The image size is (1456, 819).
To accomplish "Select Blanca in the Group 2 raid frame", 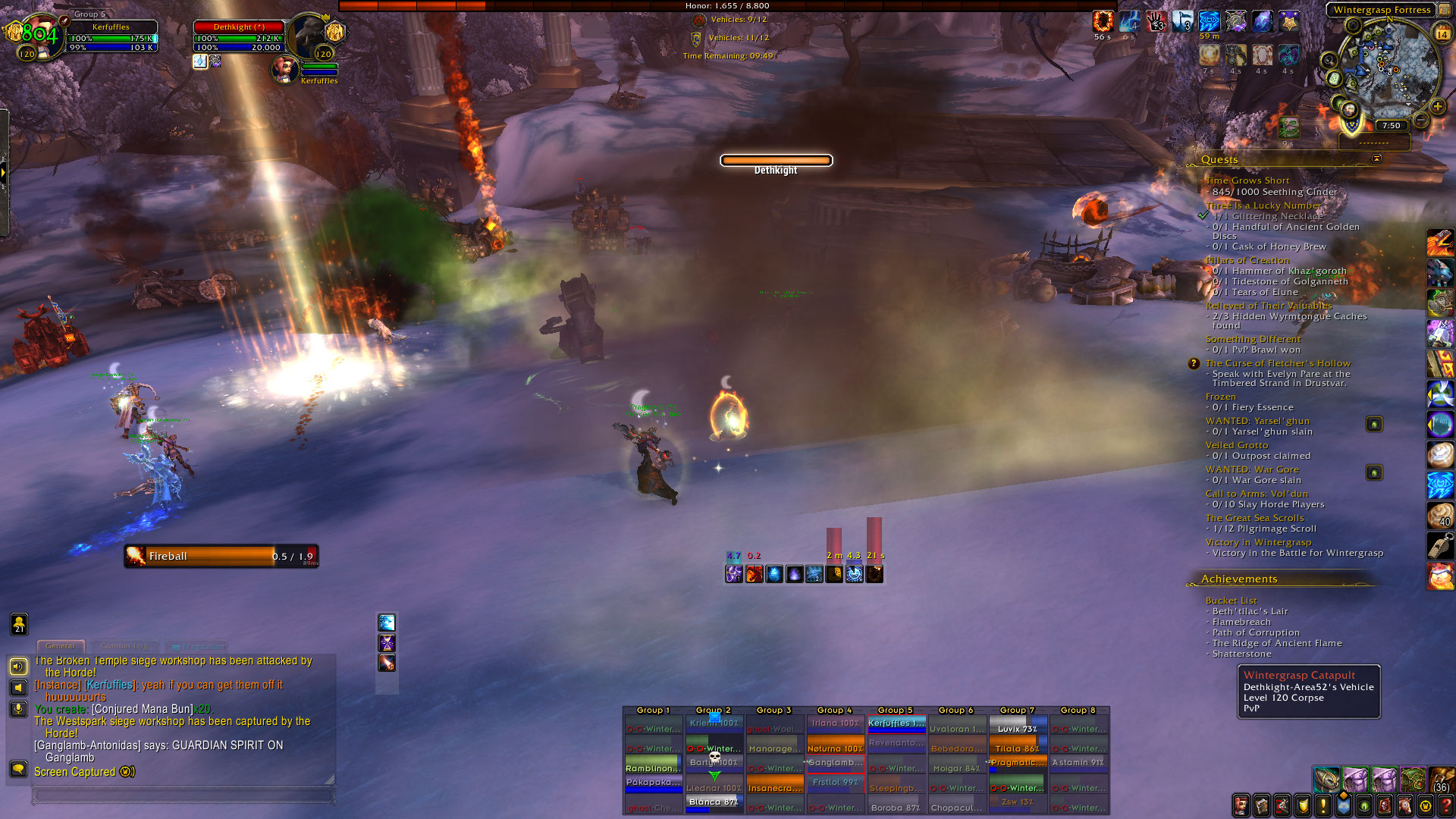I will [714, 802].
